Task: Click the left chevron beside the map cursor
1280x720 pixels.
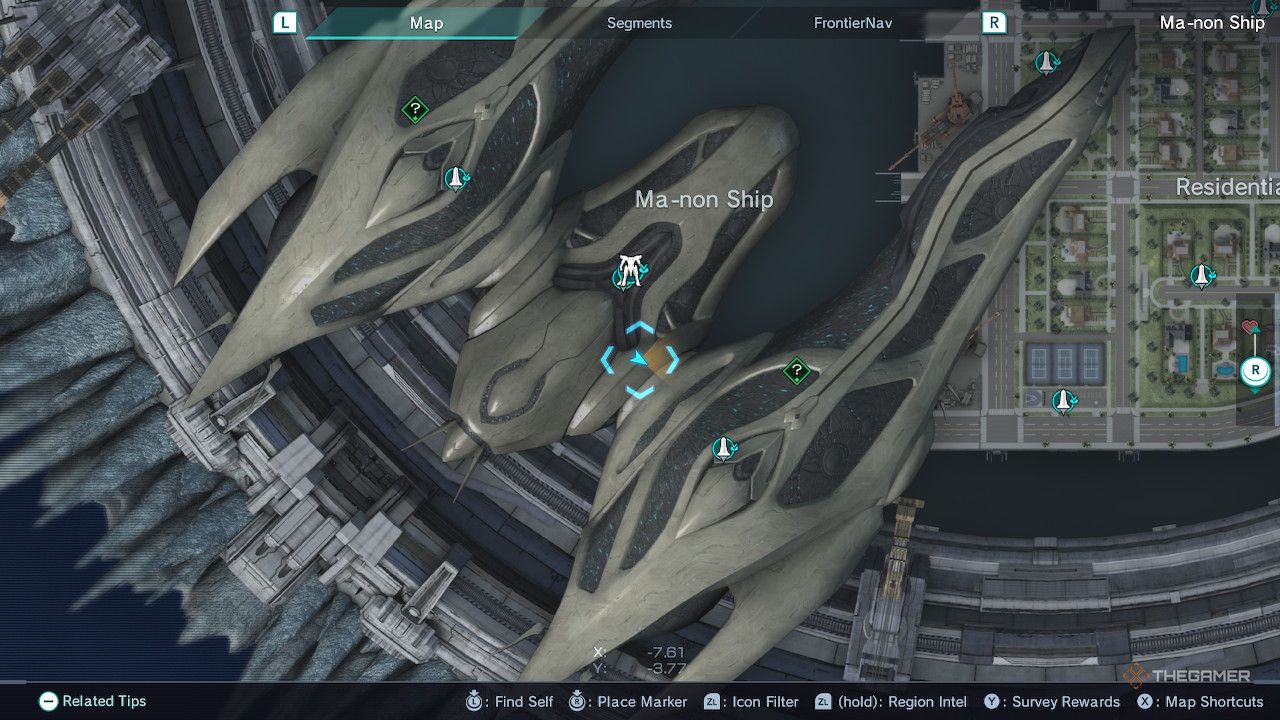Action: pyautogui.click(x=610, y=360)
